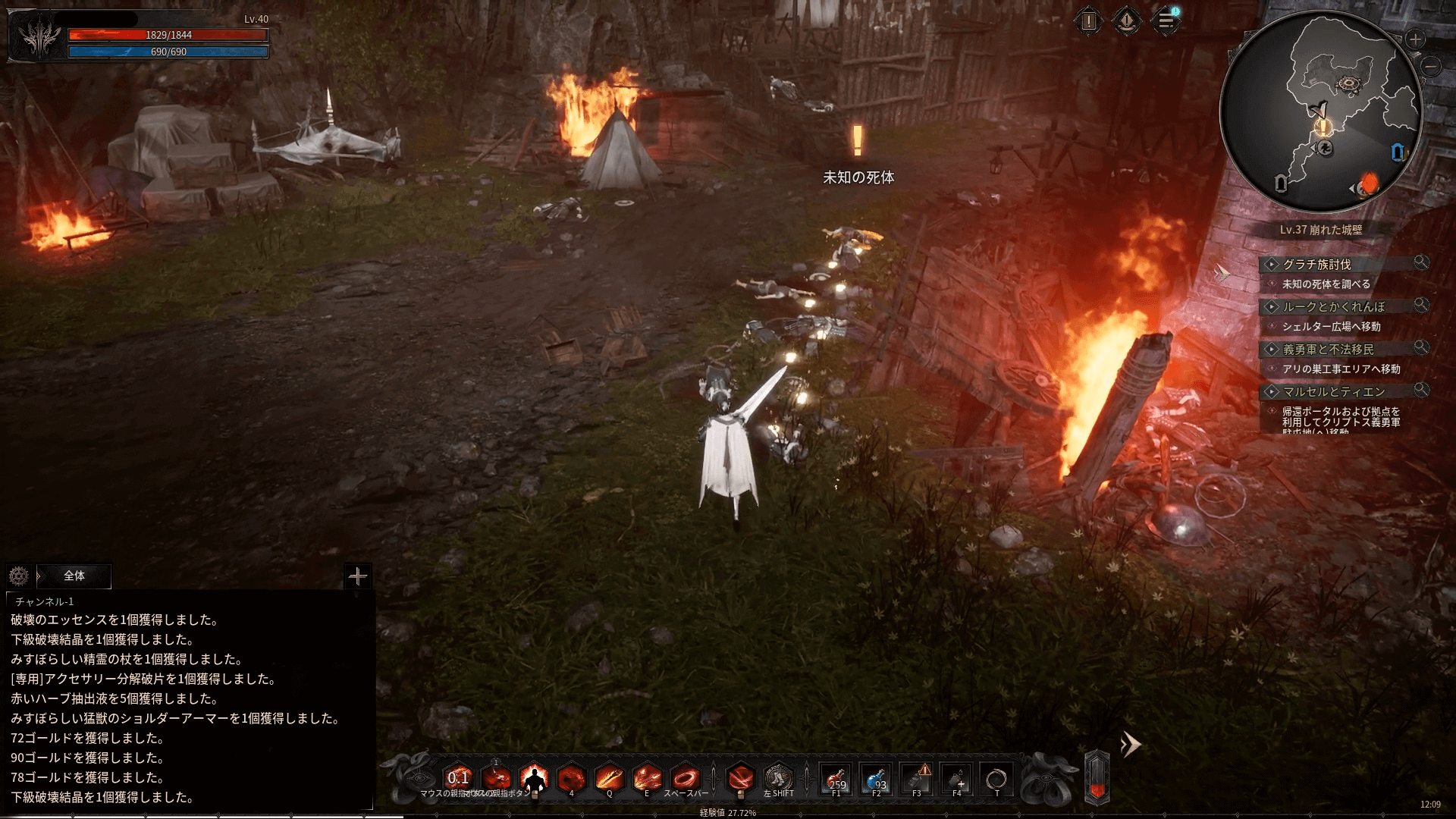Open the exclamation banner alert icon
1456x819 pixels.
coord(1127,21)
